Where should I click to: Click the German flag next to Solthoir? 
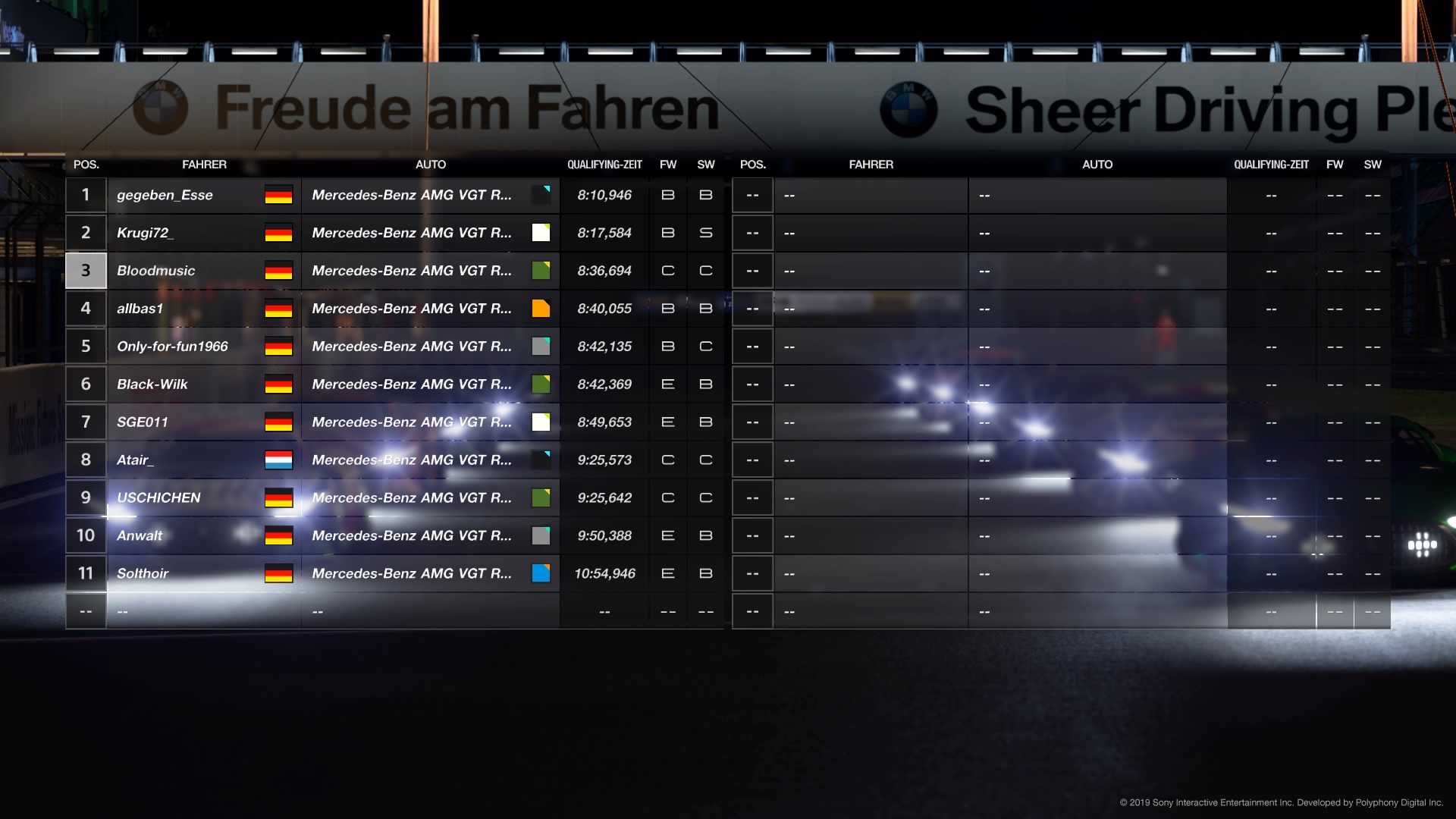point(278,573)
